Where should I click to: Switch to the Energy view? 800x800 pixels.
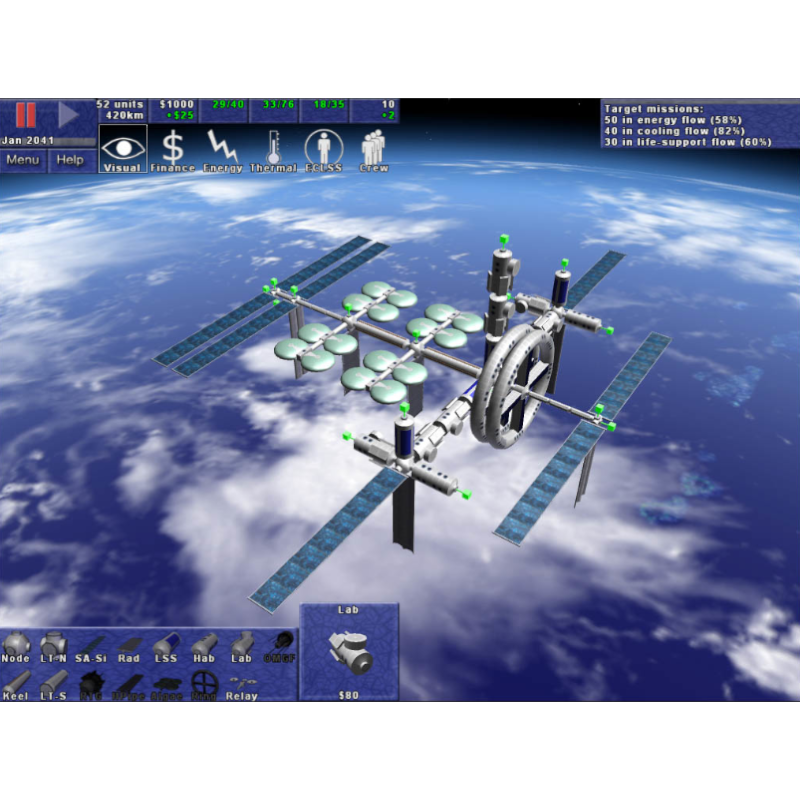pyautogui.click(x=223, y=150)
